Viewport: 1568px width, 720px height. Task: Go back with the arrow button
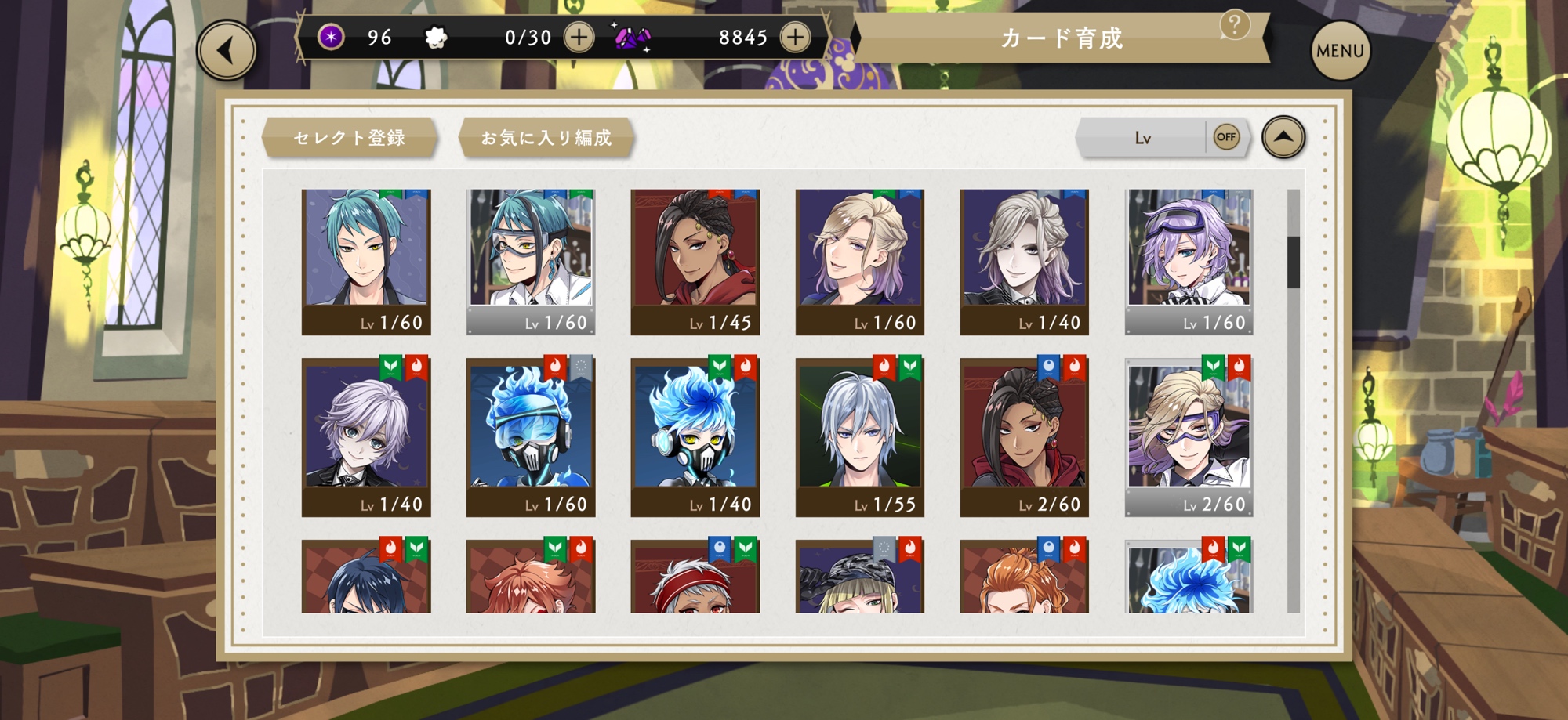click(227, 51)
